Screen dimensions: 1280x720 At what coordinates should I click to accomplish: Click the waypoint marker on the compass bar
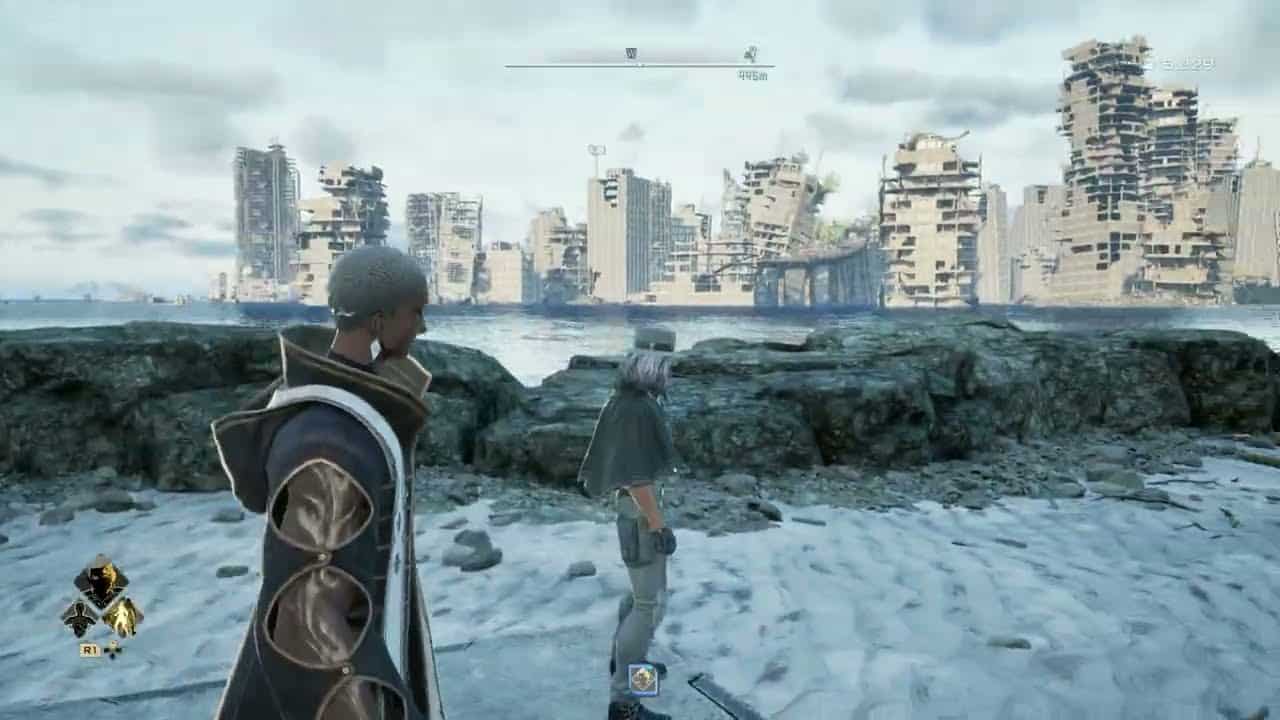(x=750, y=55)
